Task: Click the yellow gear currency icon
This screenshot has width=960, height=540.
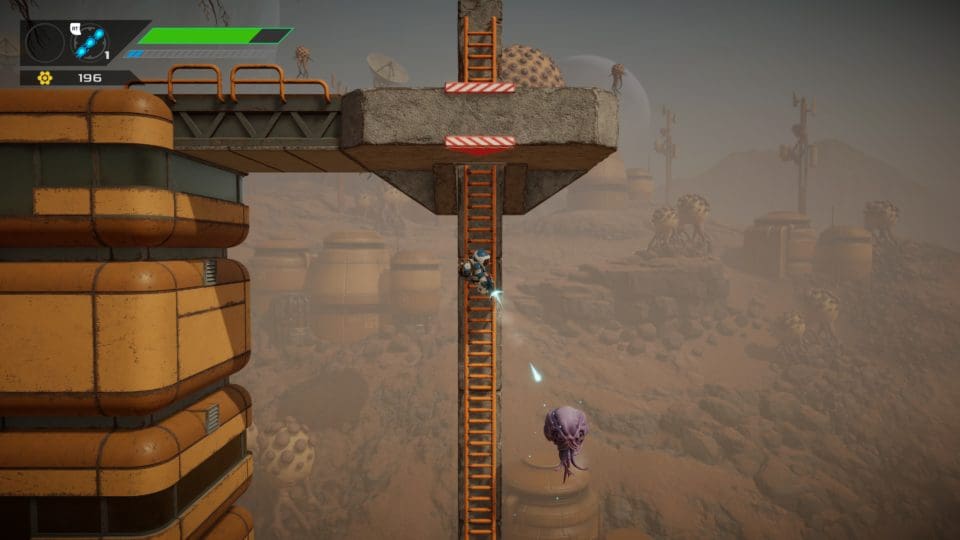Action: tap(44, 78)
